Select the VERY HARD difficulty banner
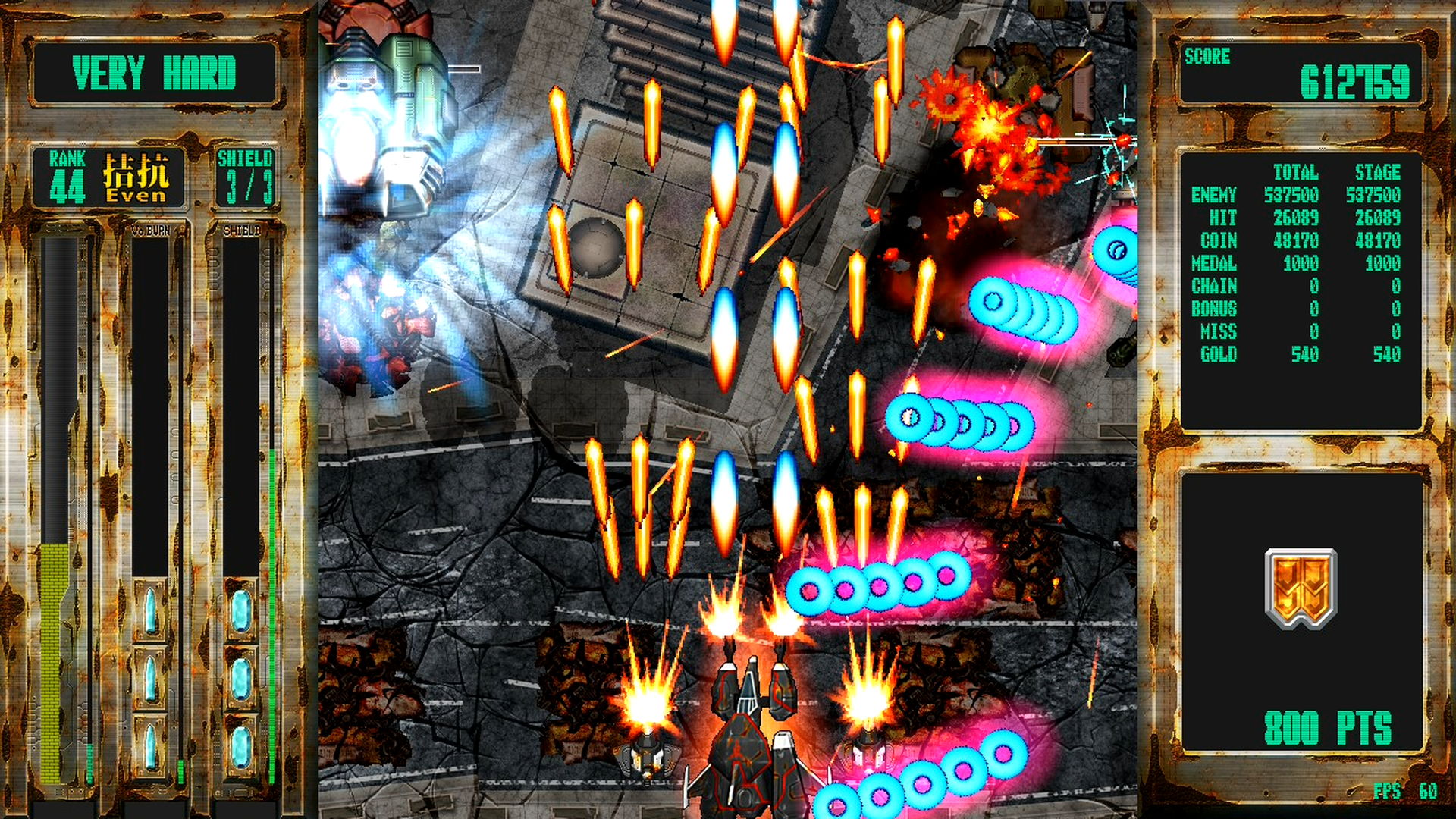Screen dimensions: 1456x819 coord(155,74)
